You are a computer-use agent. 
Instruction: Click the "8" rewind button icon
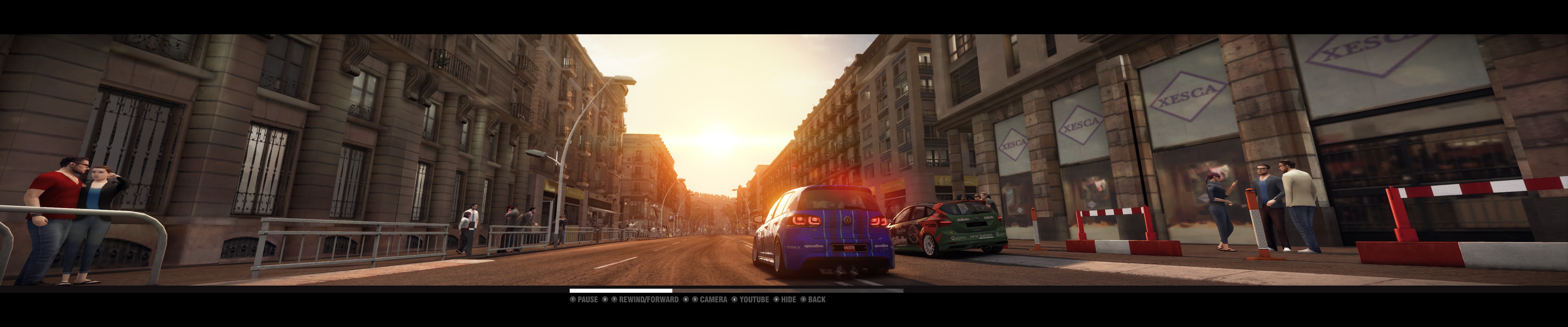click(x=605, y=300)
